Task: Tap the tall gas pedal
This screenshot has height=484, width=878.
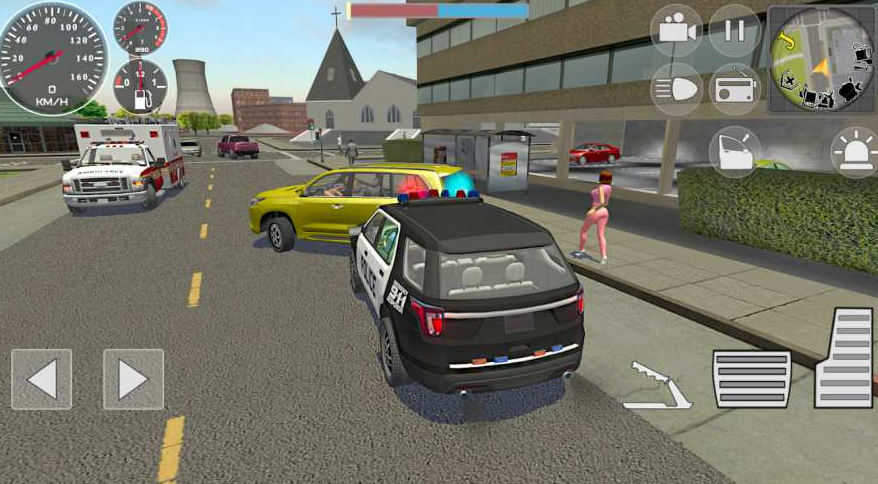Action: point(844,357)
